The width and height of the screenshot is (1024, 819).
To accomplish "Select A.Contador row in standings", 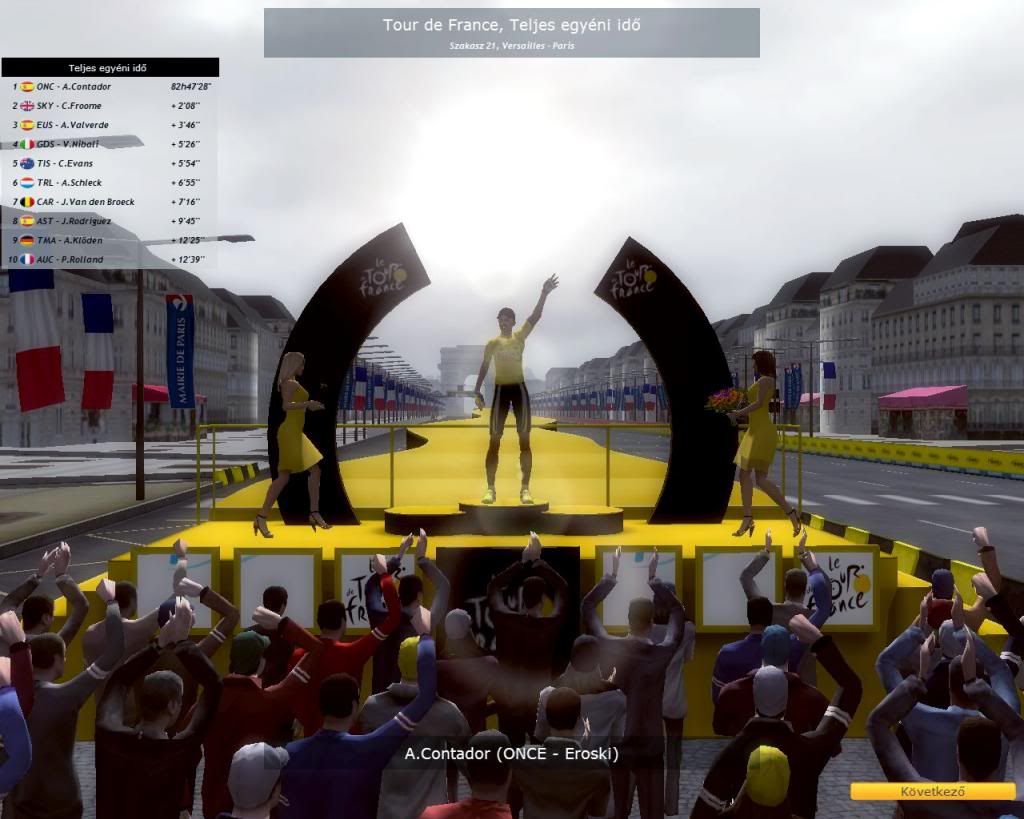I will [108, 87].
